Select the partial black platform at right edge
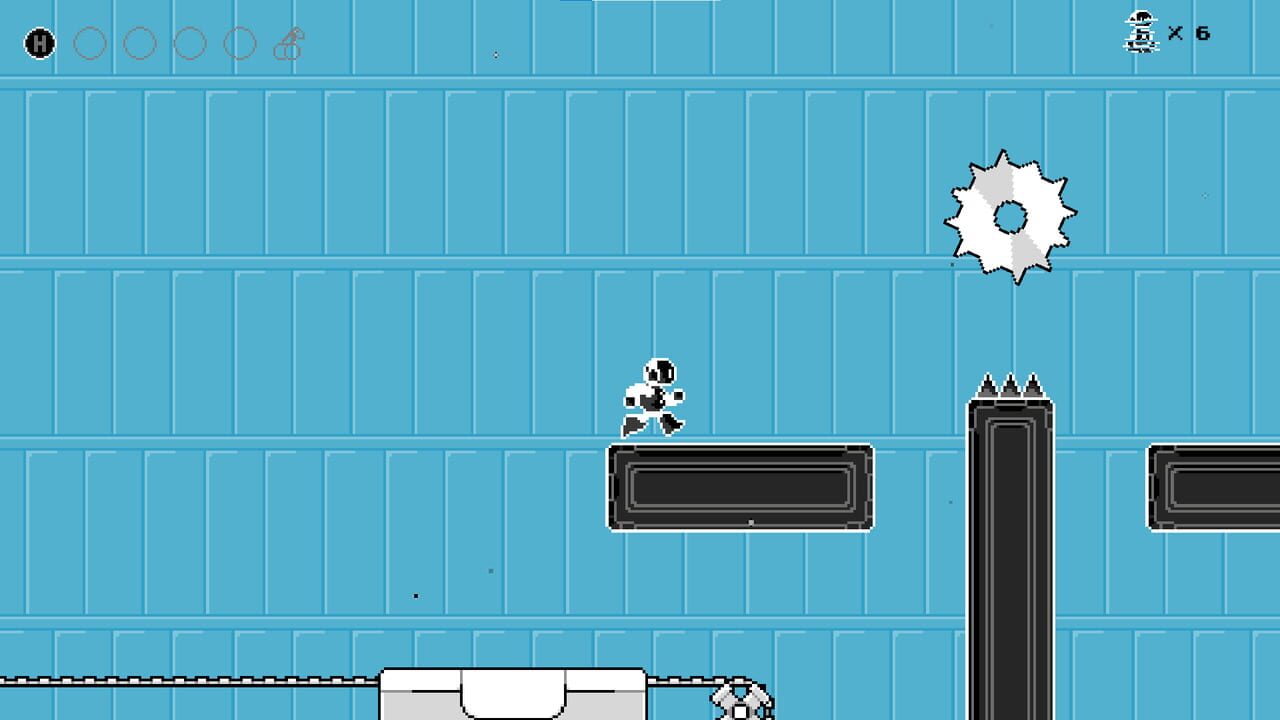 1215,487
